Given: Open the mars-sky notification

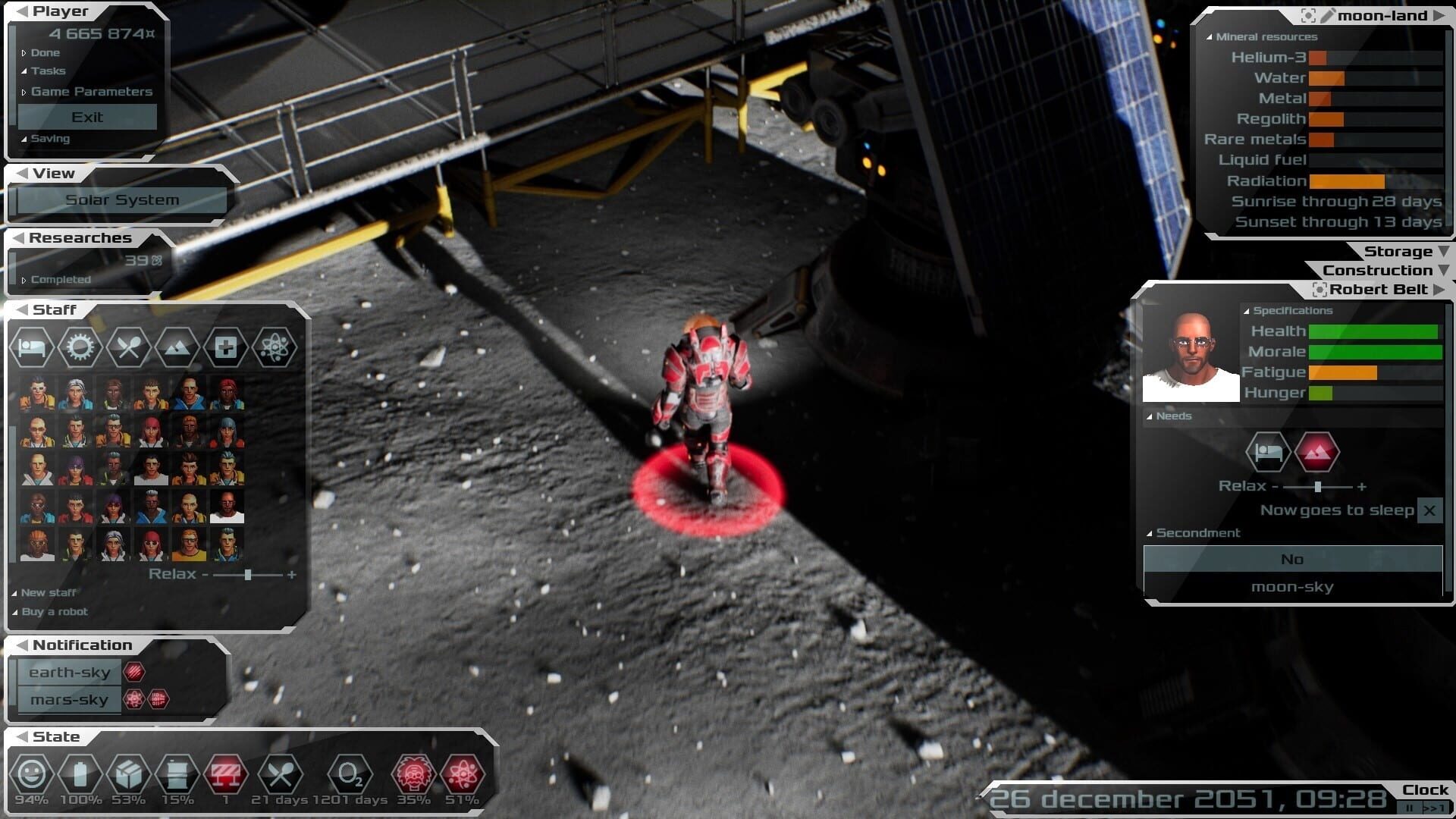Looking at the screenshot, I should (x=70, y=700).
